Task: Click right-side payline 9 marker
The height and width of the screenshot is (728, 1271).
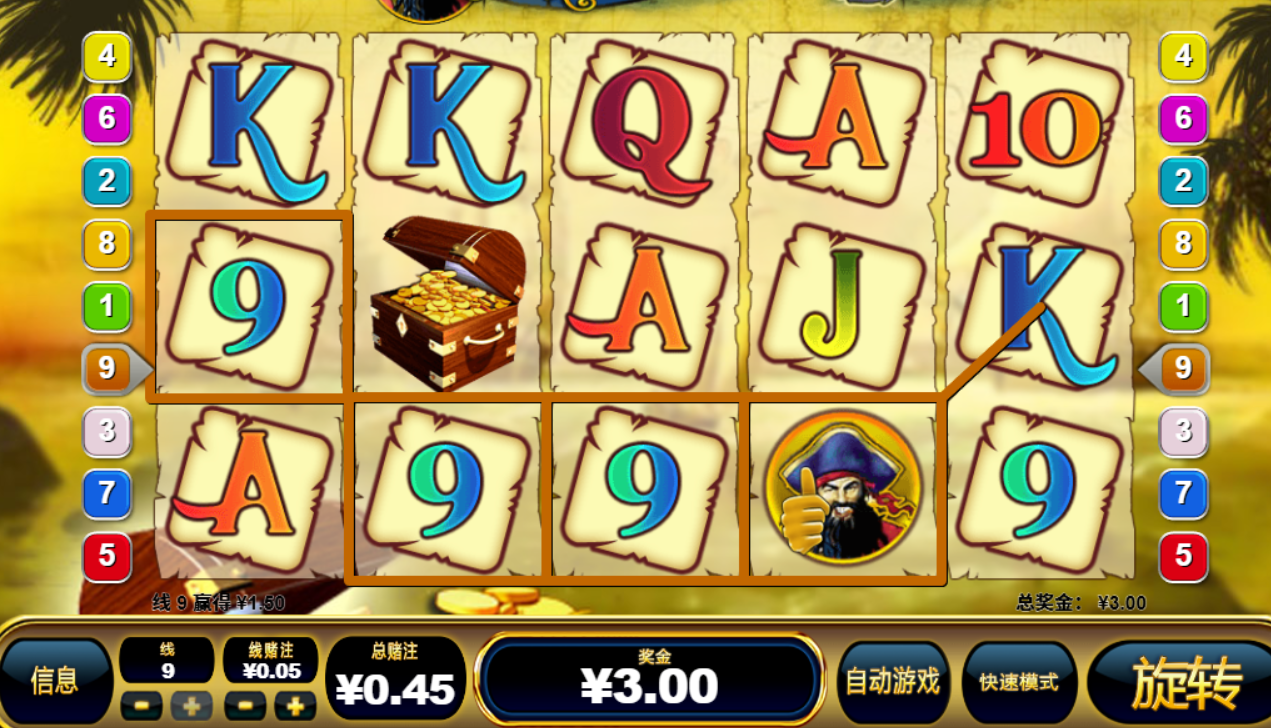Action: click(x=1182, y=369)
